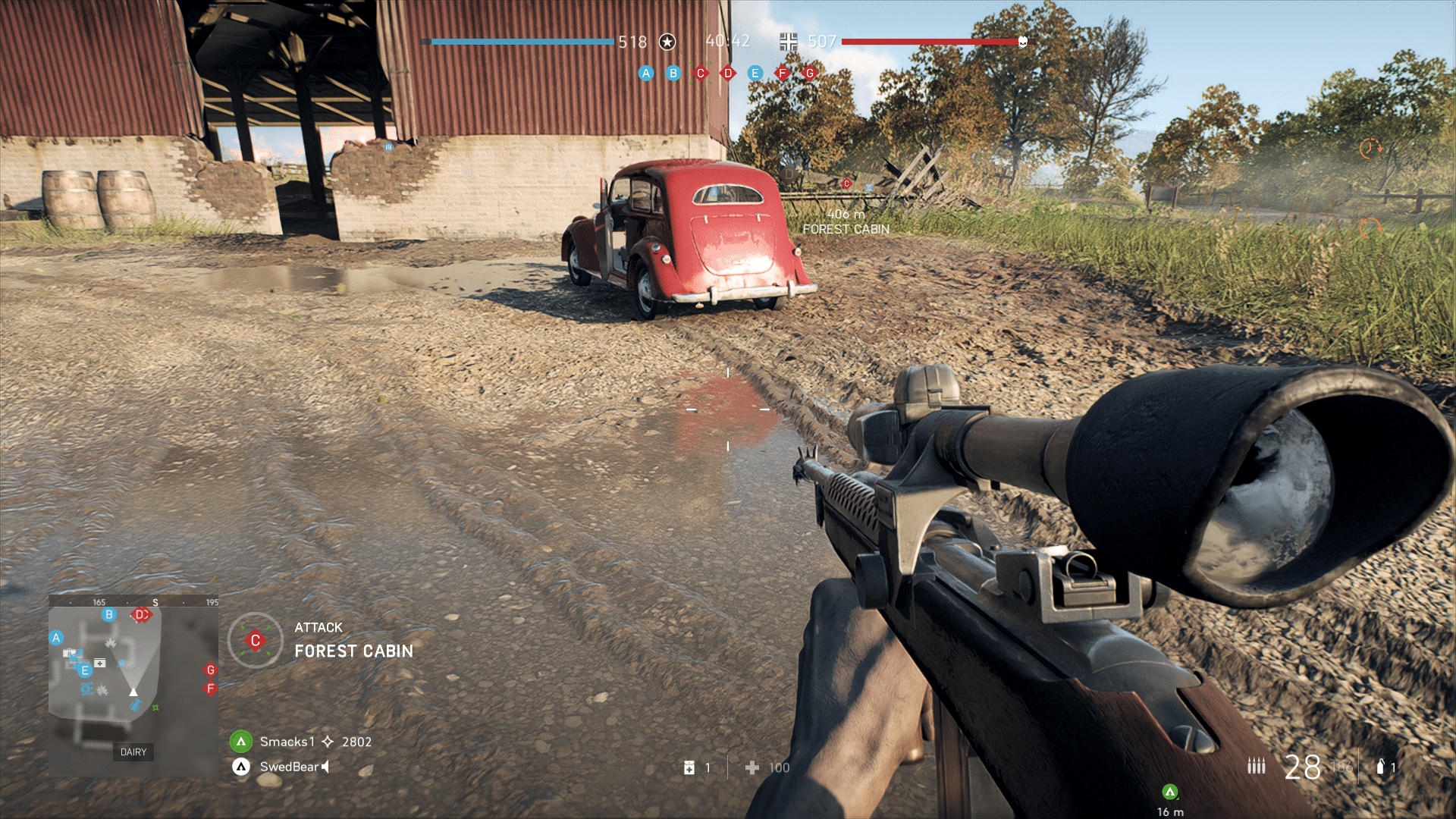The image size is (1456, 819).
Task: Select flag G in the top objective row
Action: coord(810,74)
